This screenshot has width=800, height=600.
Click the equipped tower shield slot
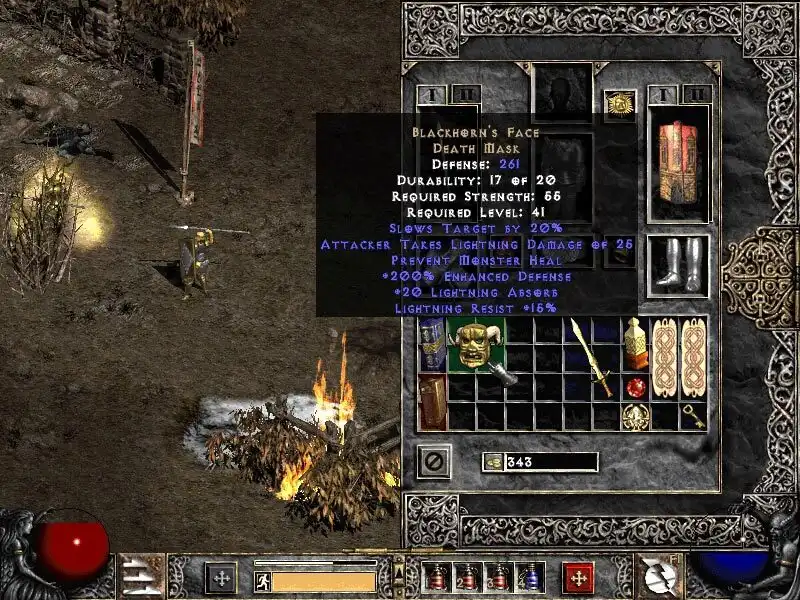[x=679, y=162]
